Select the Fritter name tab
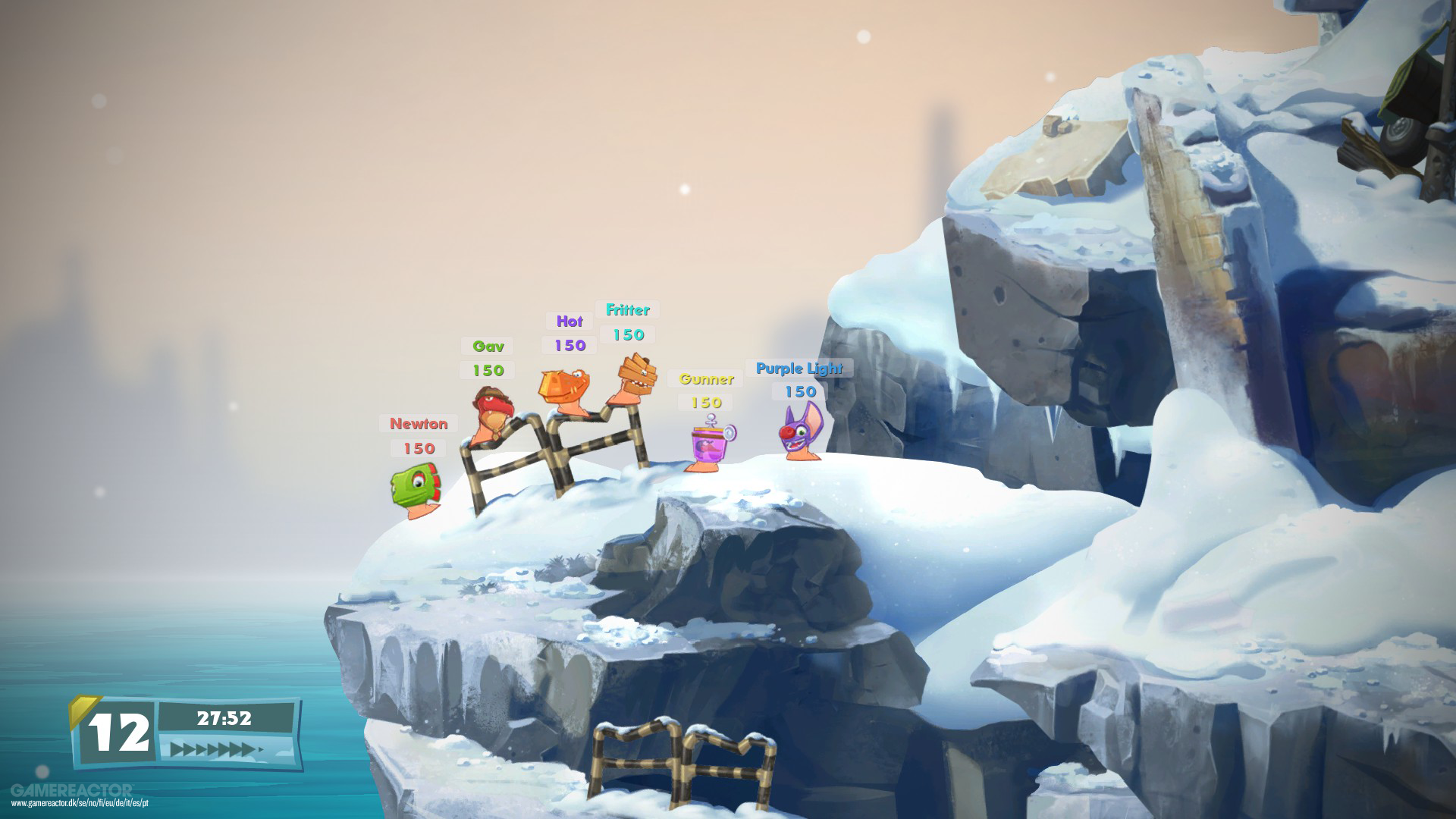1456x819 pixels. tap(629, 309)
